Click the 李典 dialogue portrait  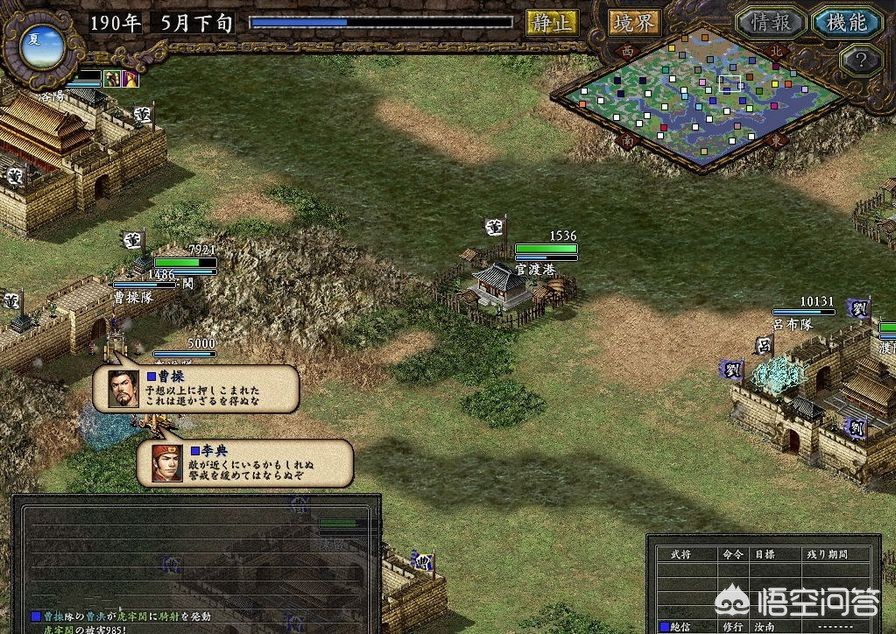[166, 463]
